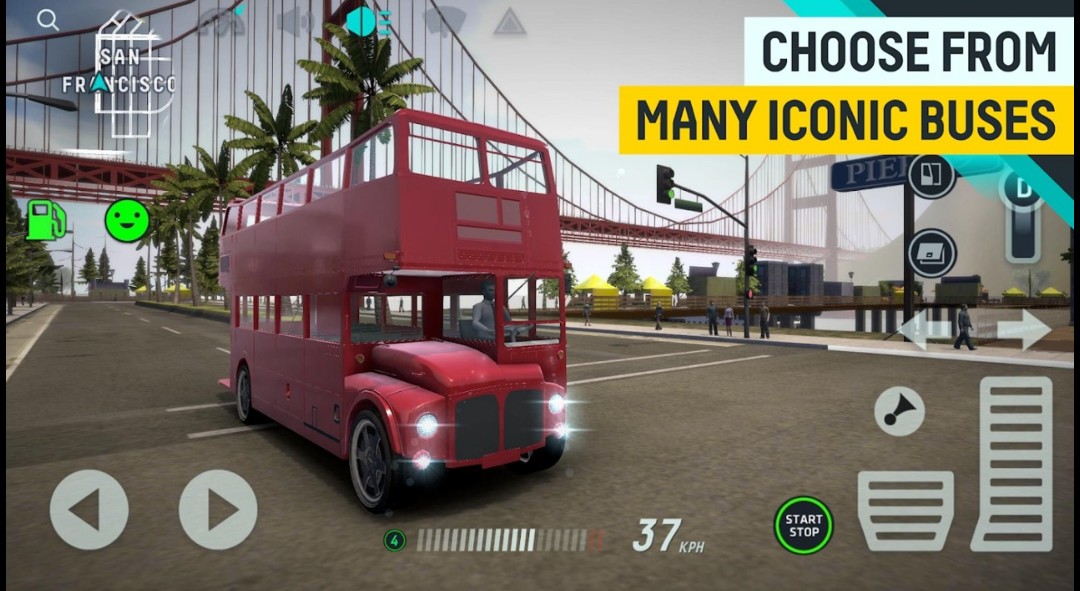Honk the horn button

(899, 411)
